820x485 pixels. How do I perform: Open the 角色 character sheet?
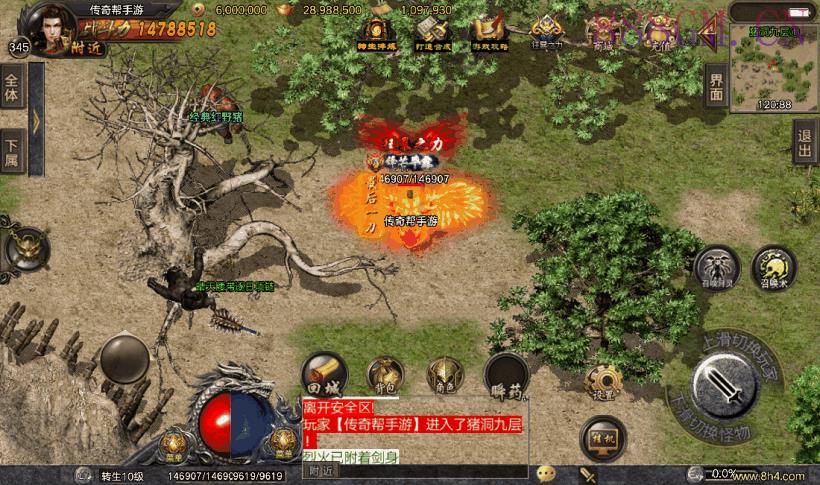pos(445,375)
